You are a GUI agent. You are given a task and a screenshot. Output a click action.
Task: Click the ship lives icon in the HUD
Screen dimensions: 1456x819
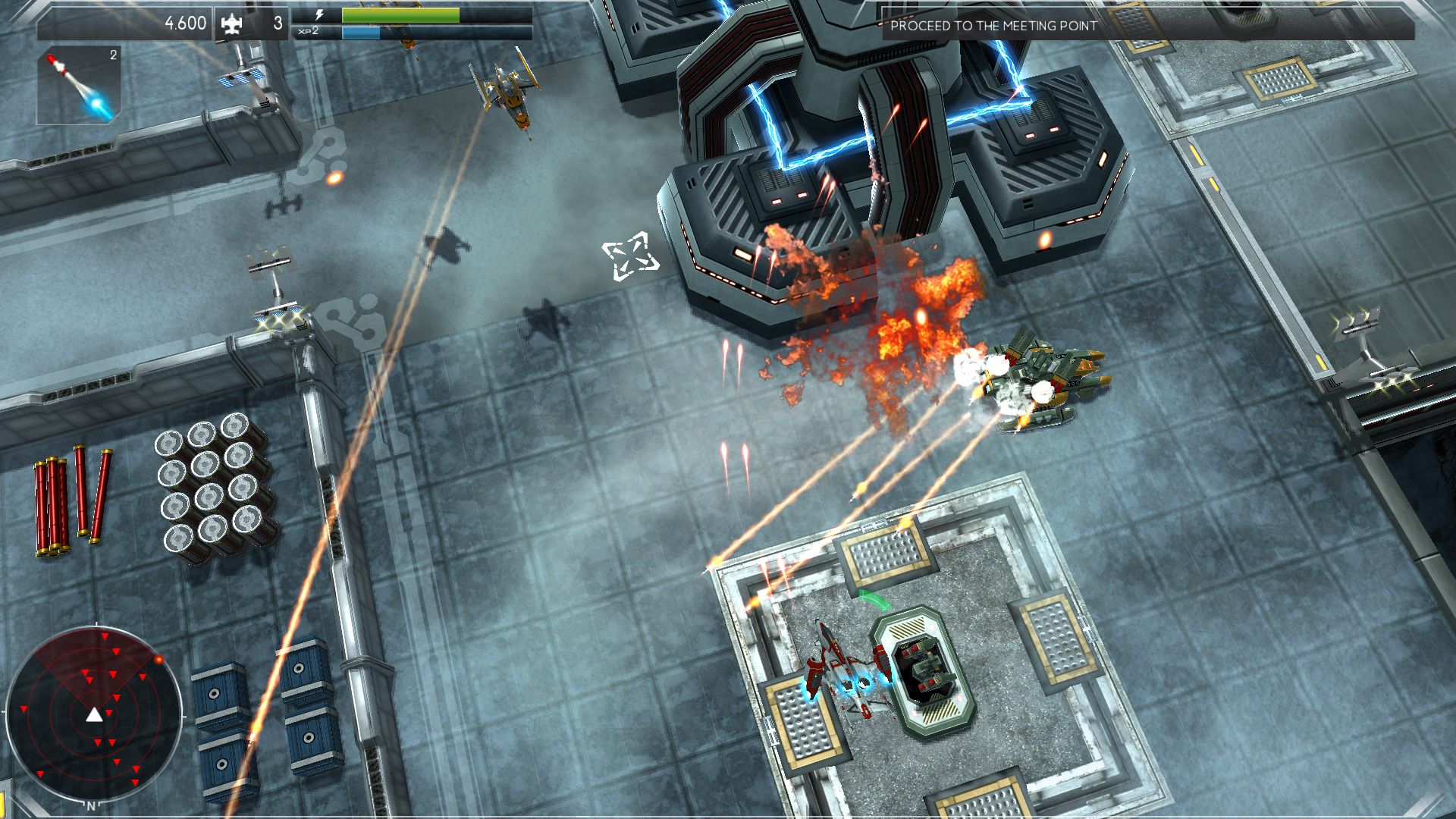point(232,23)
